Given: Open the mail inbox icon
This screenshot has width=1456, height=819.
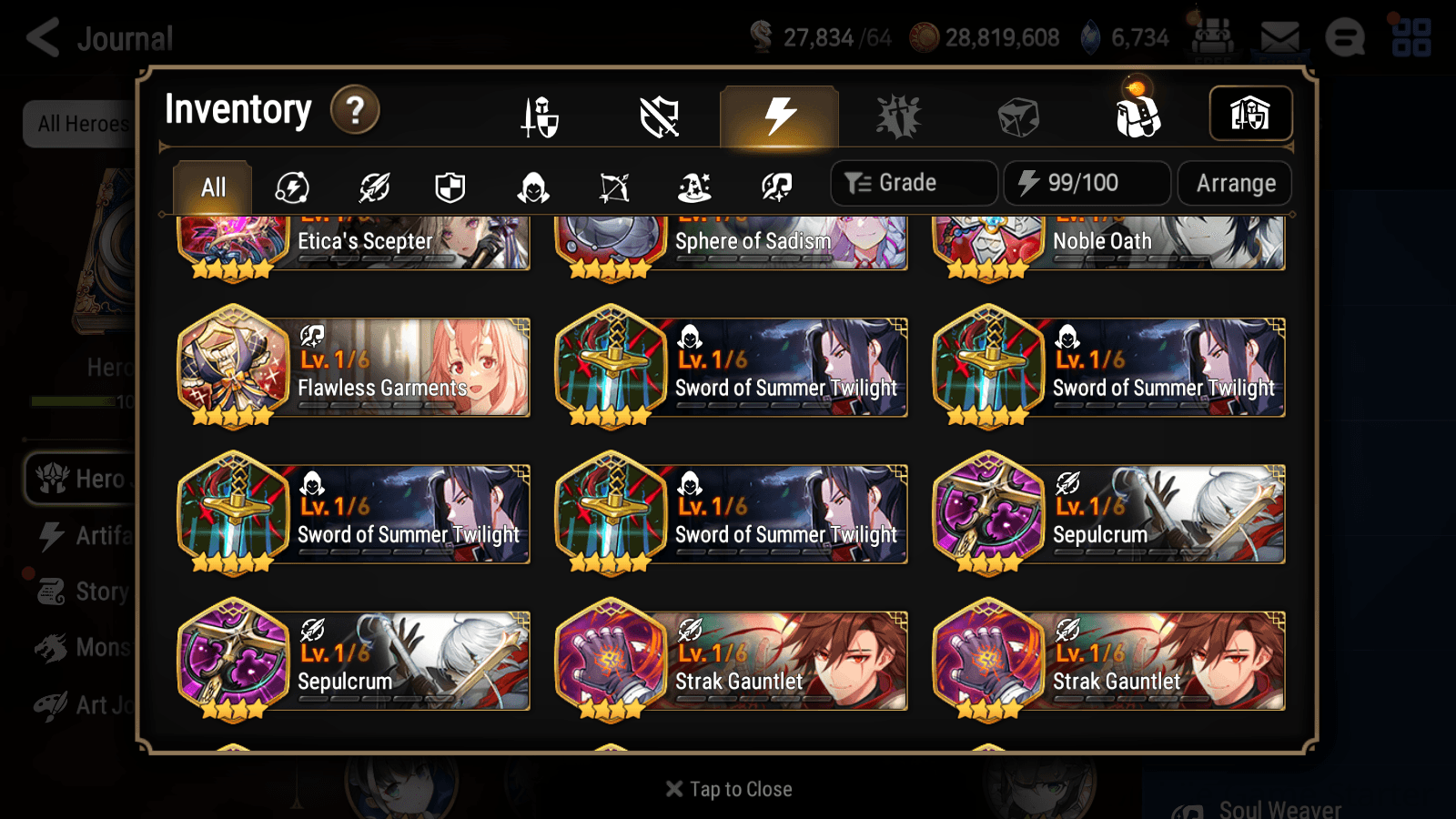Looking at the screenshot, I should click(x=1281, y=36).
